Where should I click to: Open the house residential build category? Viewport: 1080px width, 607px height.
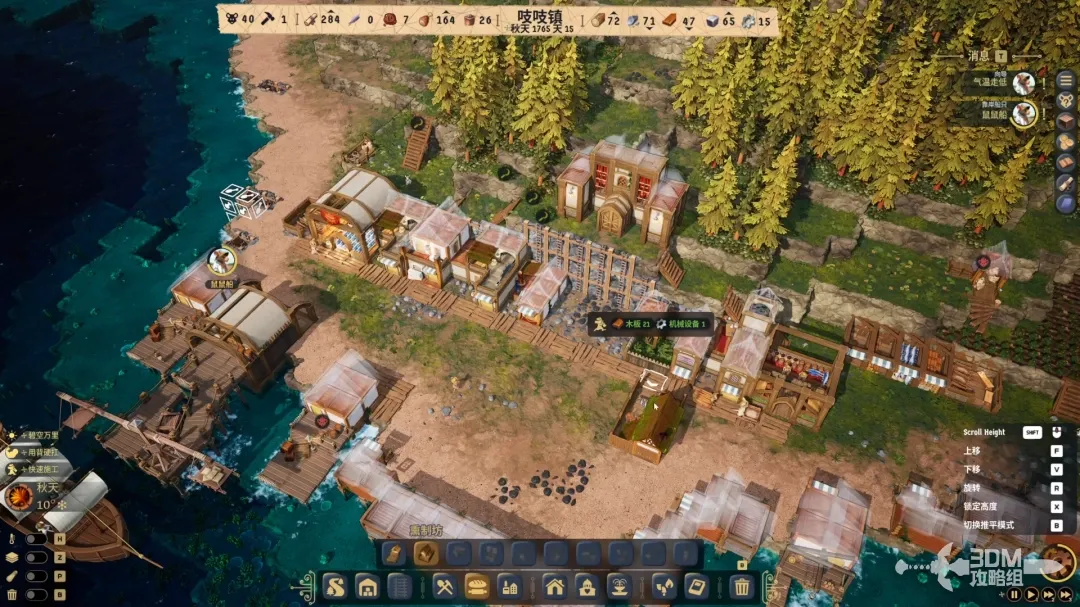pos(555,586)
